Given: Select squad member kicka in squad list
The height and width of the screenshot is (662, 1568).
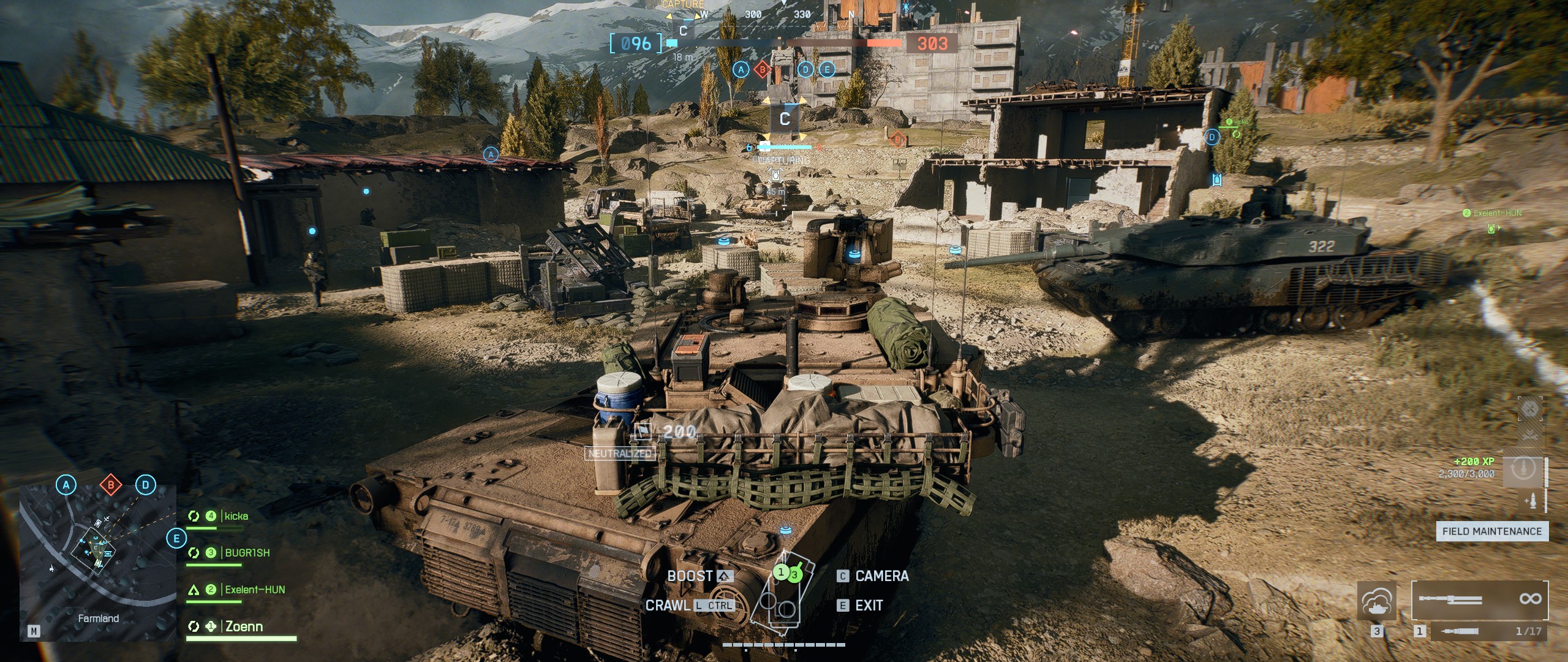Looking at the screenshot, I should coord(236,516).
